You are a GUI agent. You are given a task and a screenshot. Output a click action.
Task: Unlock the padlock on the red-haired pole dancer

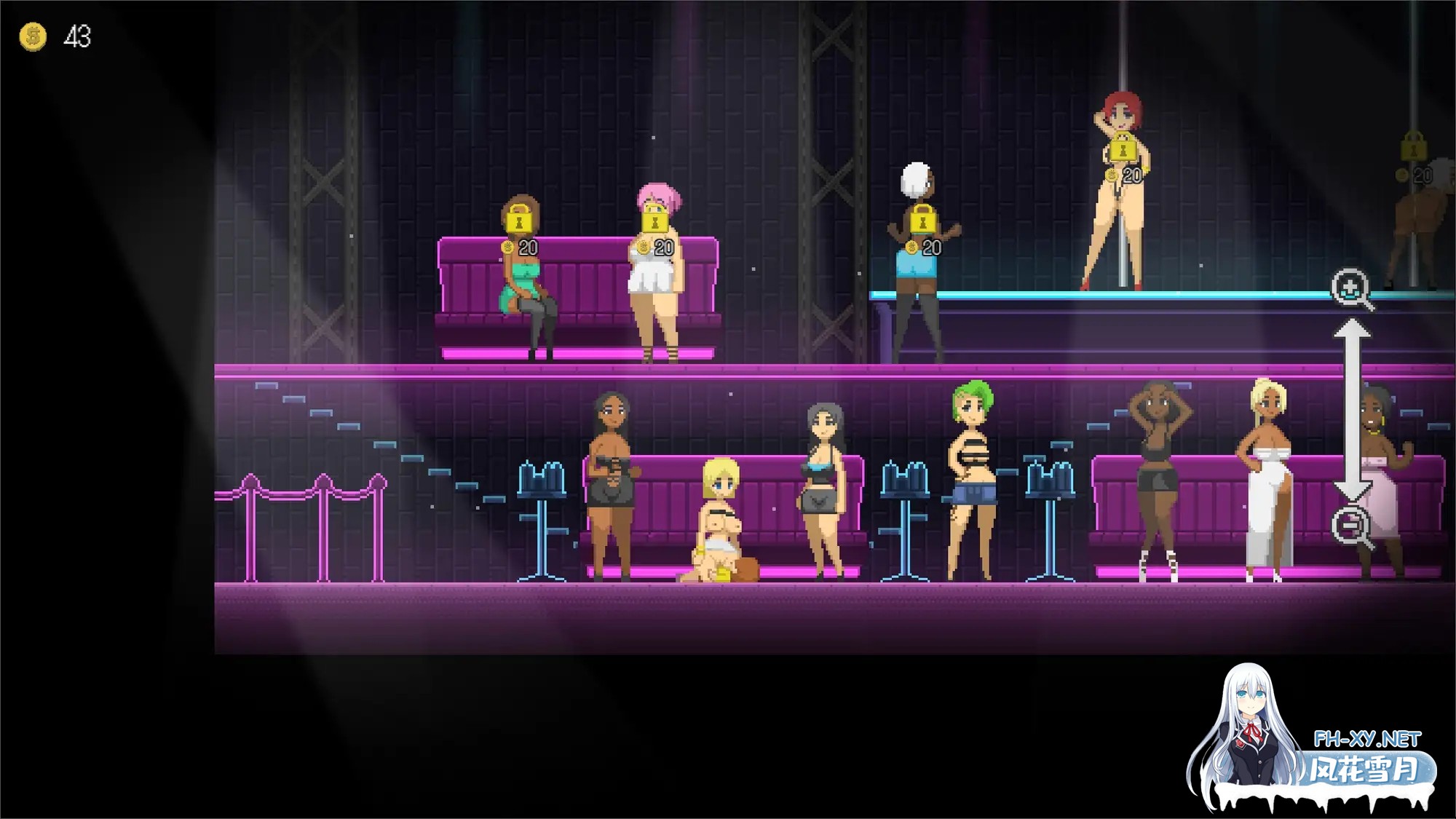1123,148
